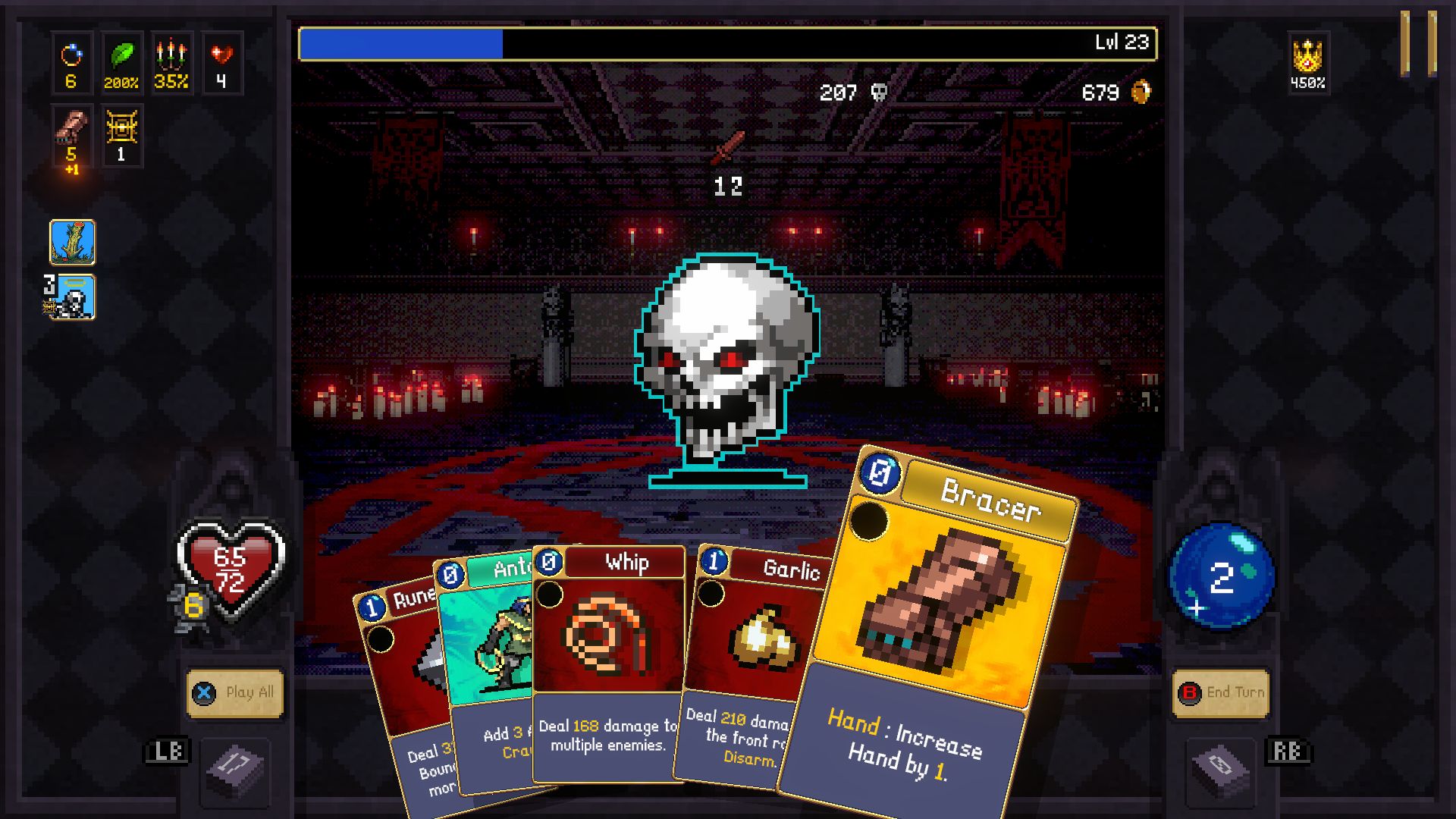Click the candelabra icon showing 35%
Image resolution: width=1456 pixels, height=819 pixels.
click(x=172, y=59)
